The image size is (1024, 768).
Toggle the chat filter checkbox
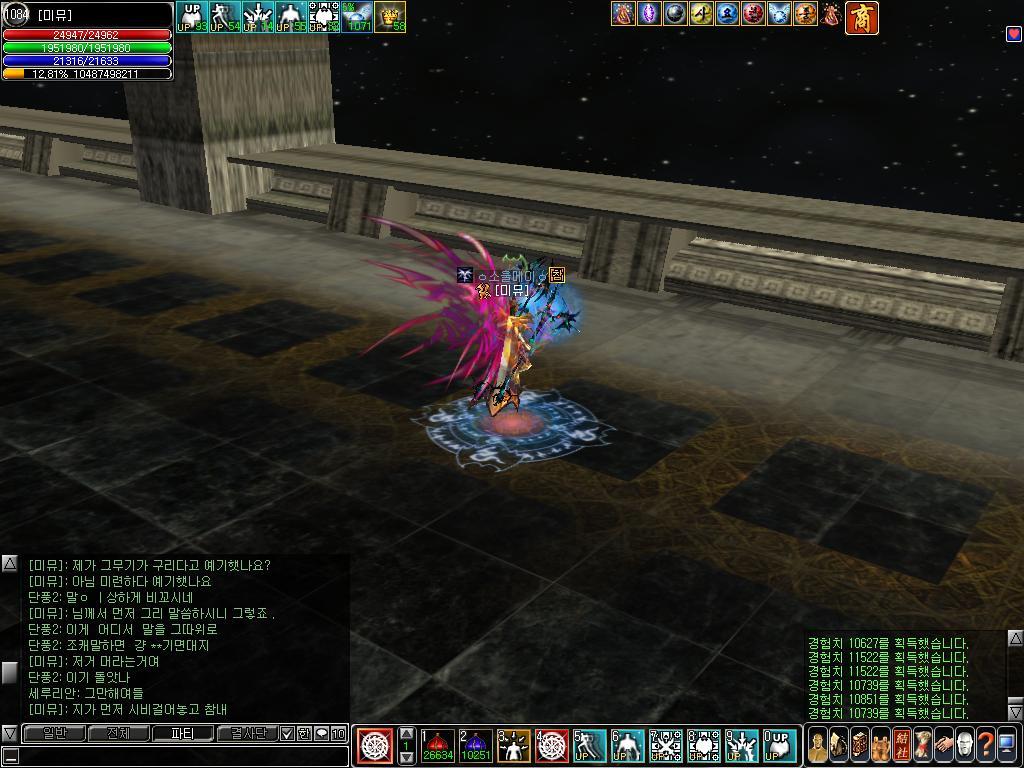point(287,733)
